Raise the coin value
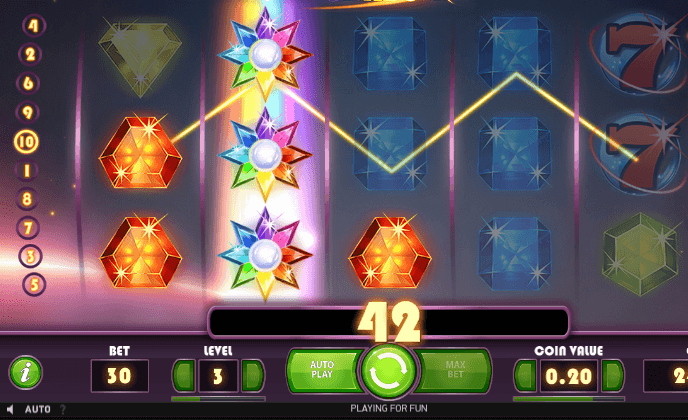This screenshot has height=420, width=688. coord(611,376)
